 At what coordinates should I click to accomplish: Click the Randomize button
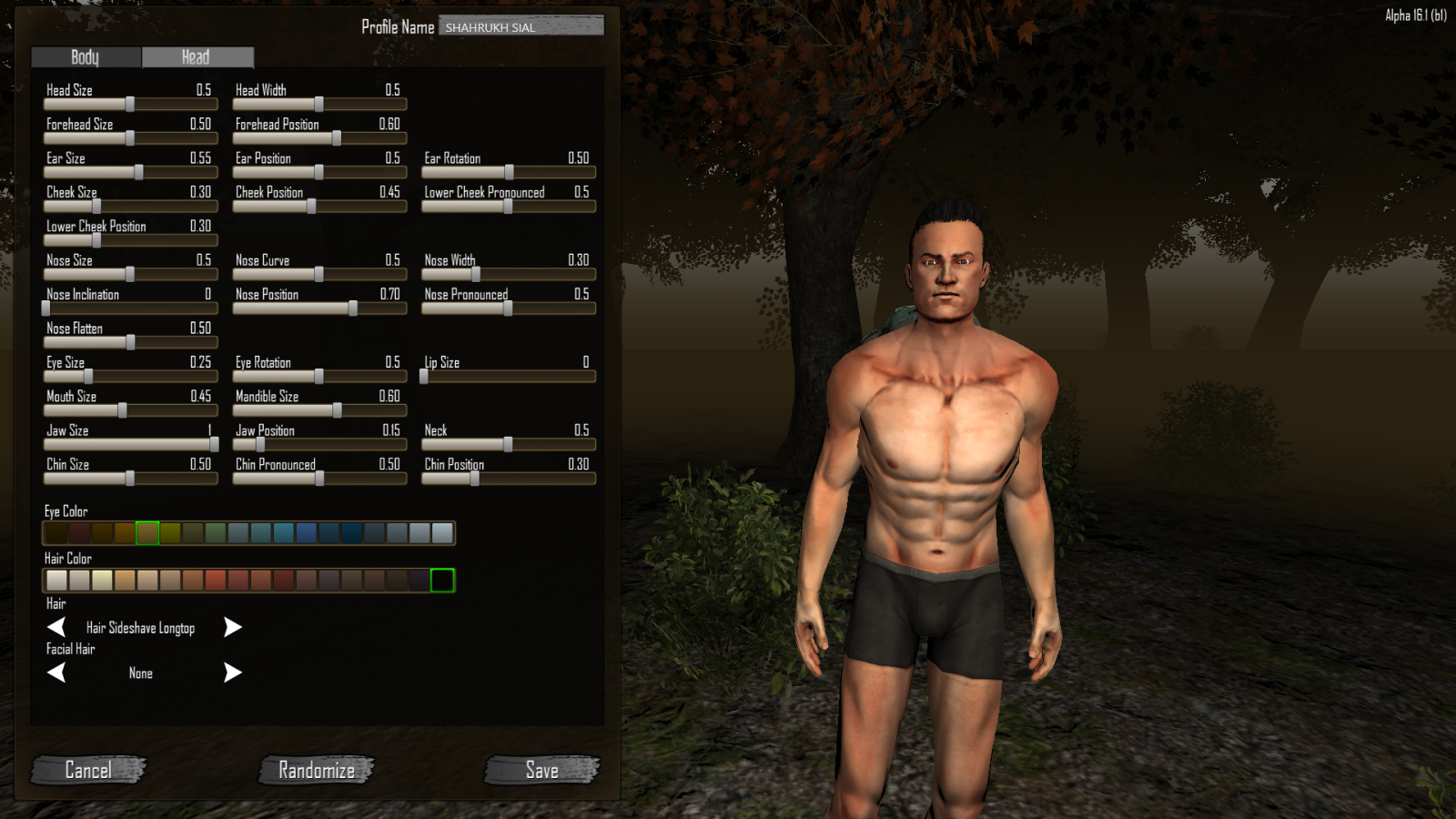(315, 770)
